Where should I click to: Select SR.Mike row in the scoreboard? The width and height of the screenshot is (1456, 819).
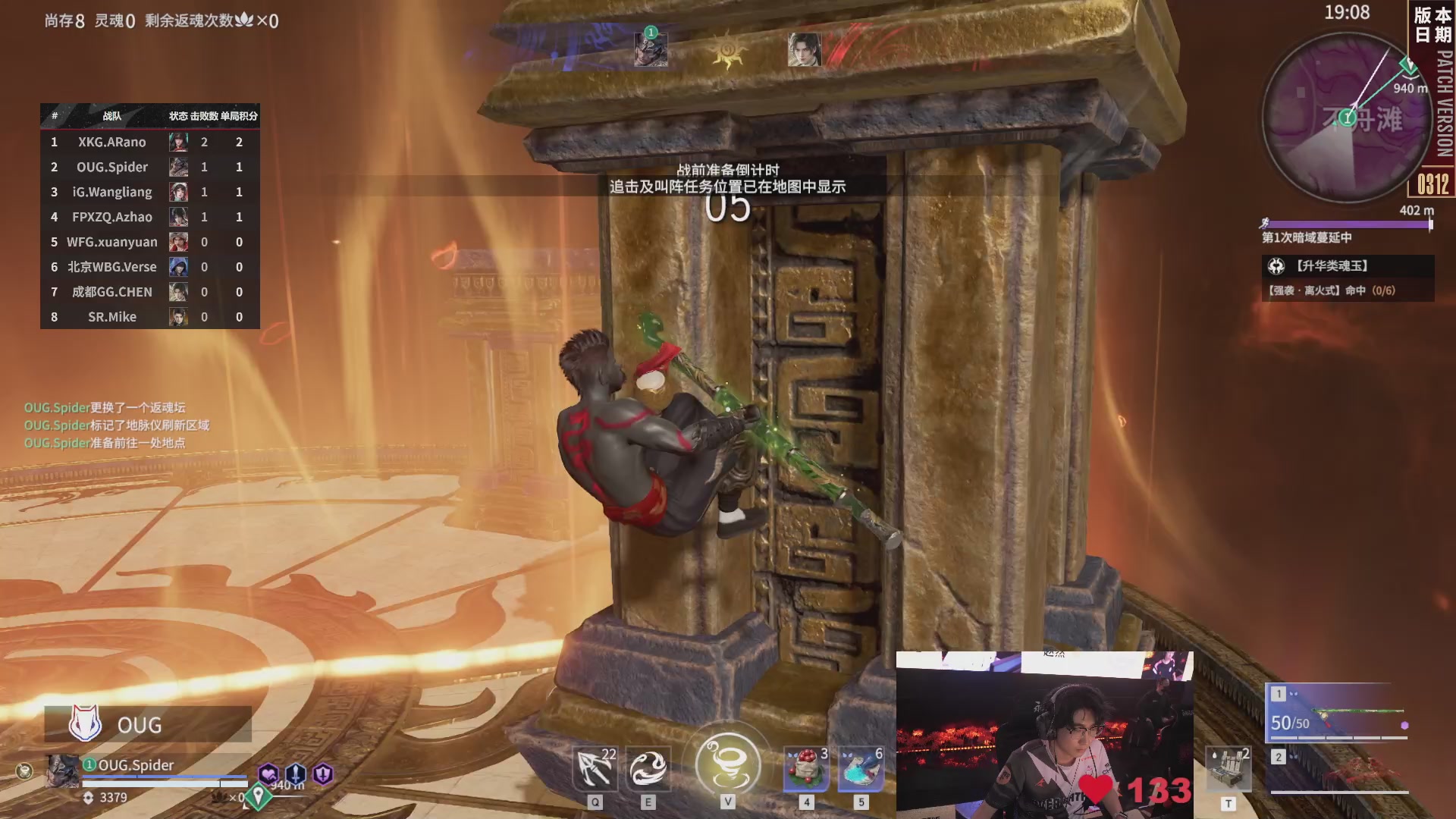tap(149, 317)
